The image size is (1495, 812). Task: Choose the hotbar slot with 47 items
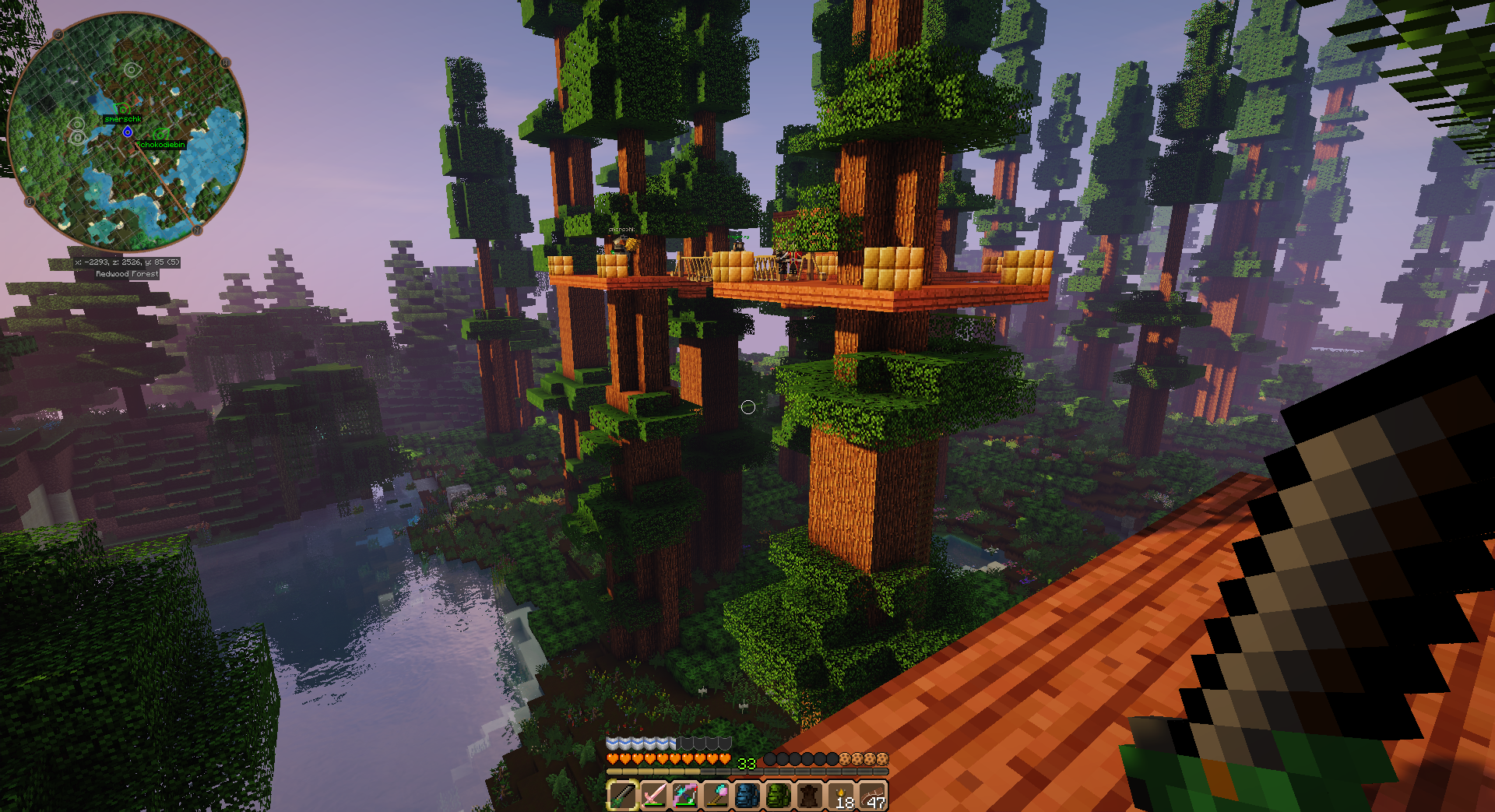point(872,796)
